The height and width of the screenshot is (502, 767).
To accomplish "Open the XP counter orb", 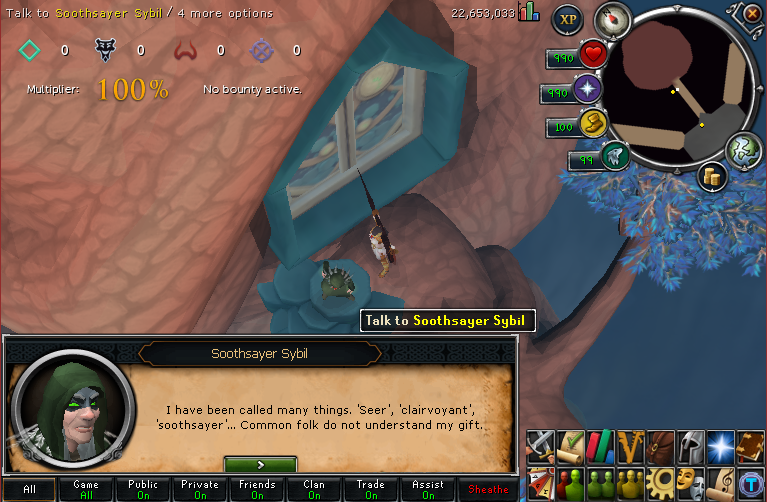I will 568,19.
